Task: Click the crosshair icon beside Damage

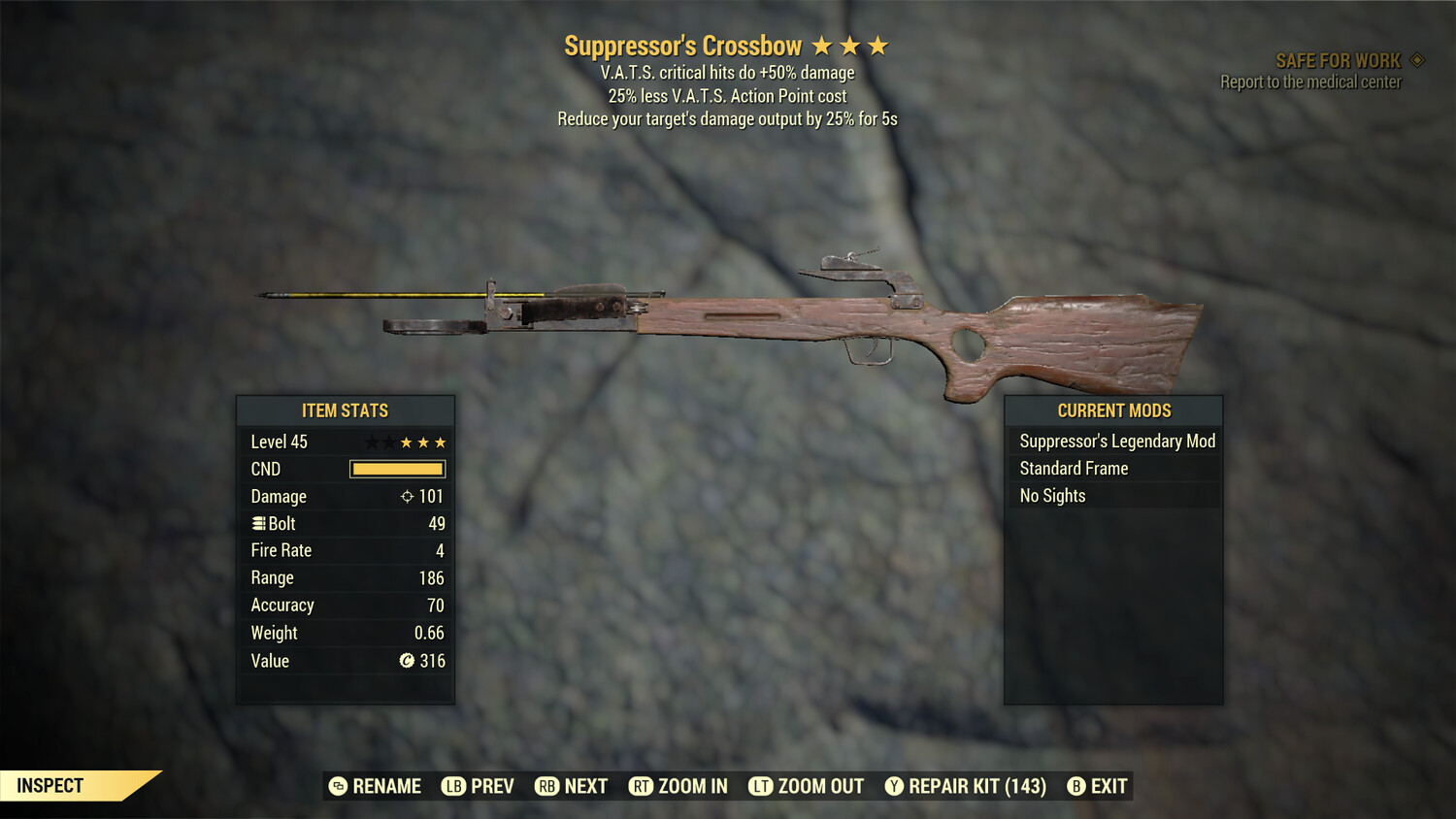Action: coord(406,496)
